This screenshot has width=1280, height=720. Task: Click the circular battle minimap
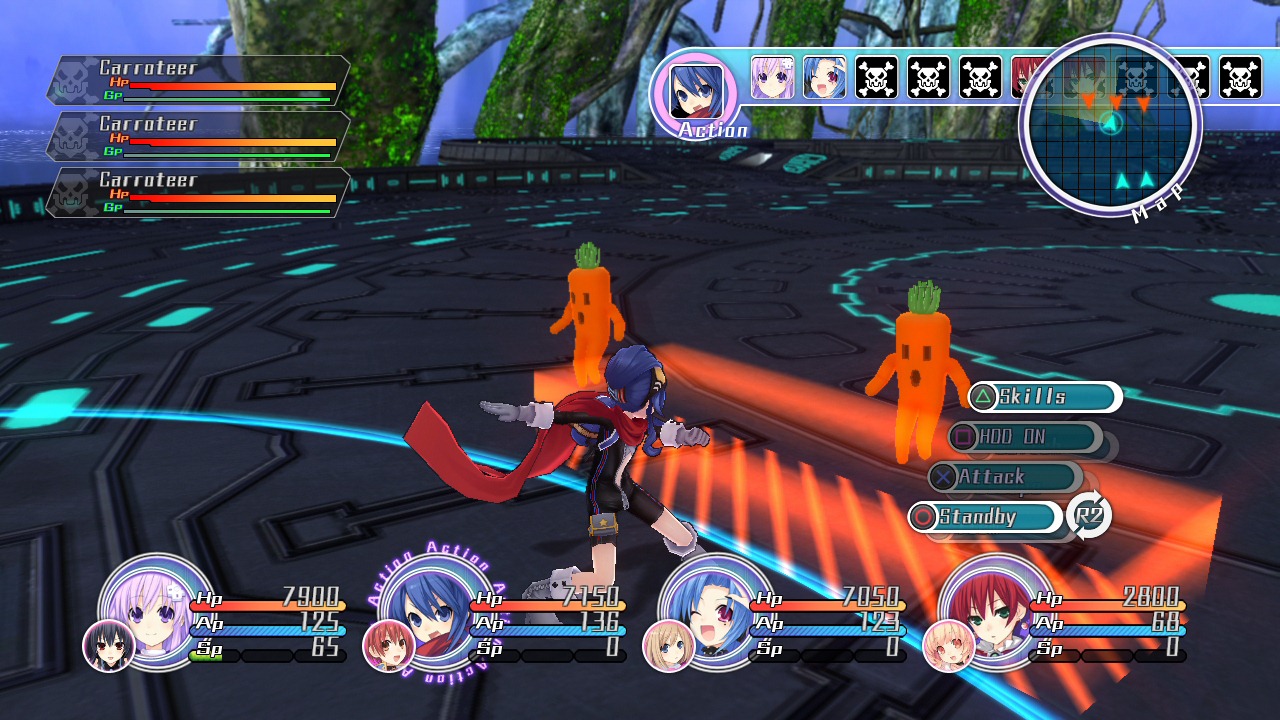1110,123
